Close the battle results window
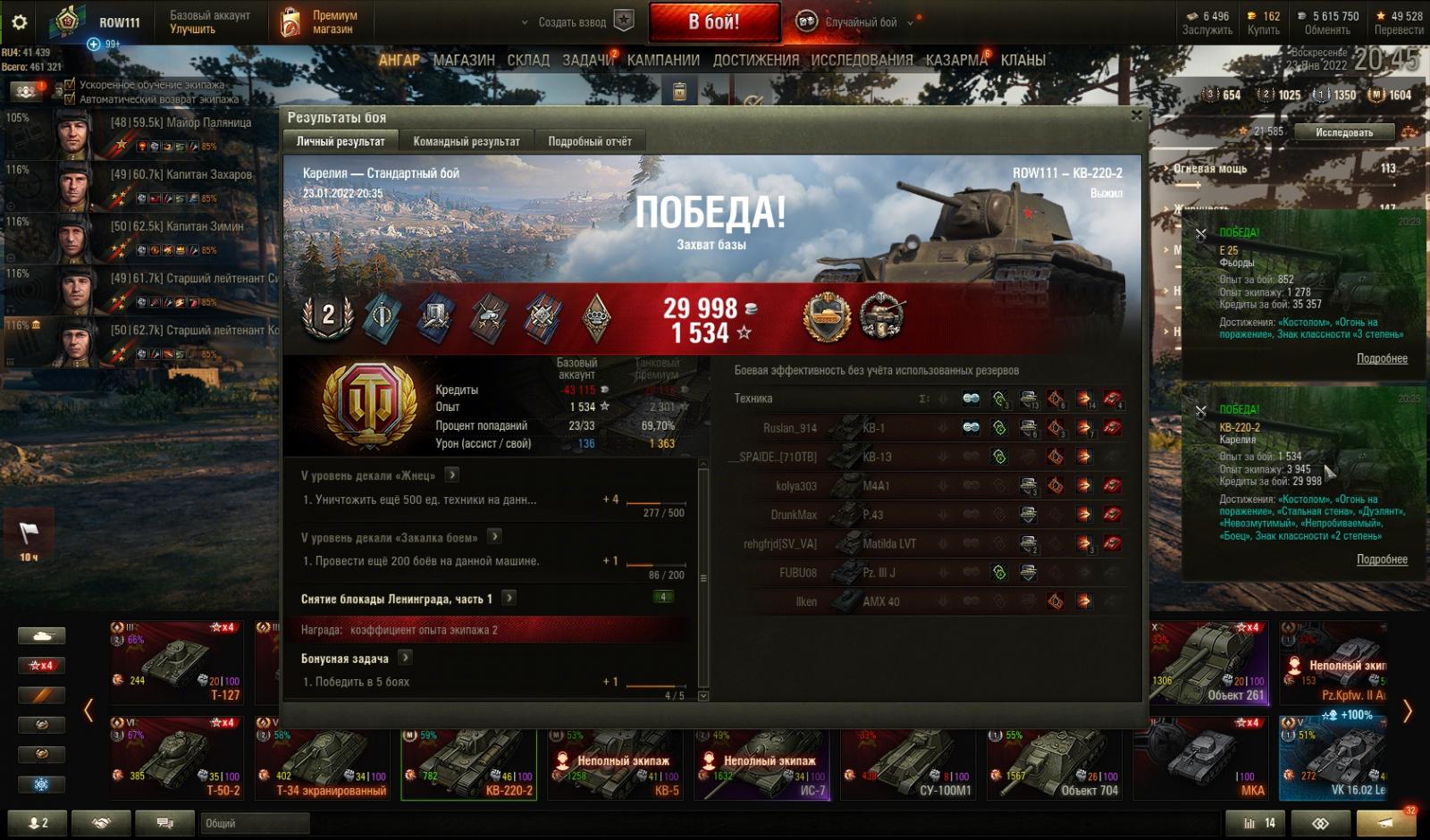This screenshot has height=840, width=1430. (1136, 115)
